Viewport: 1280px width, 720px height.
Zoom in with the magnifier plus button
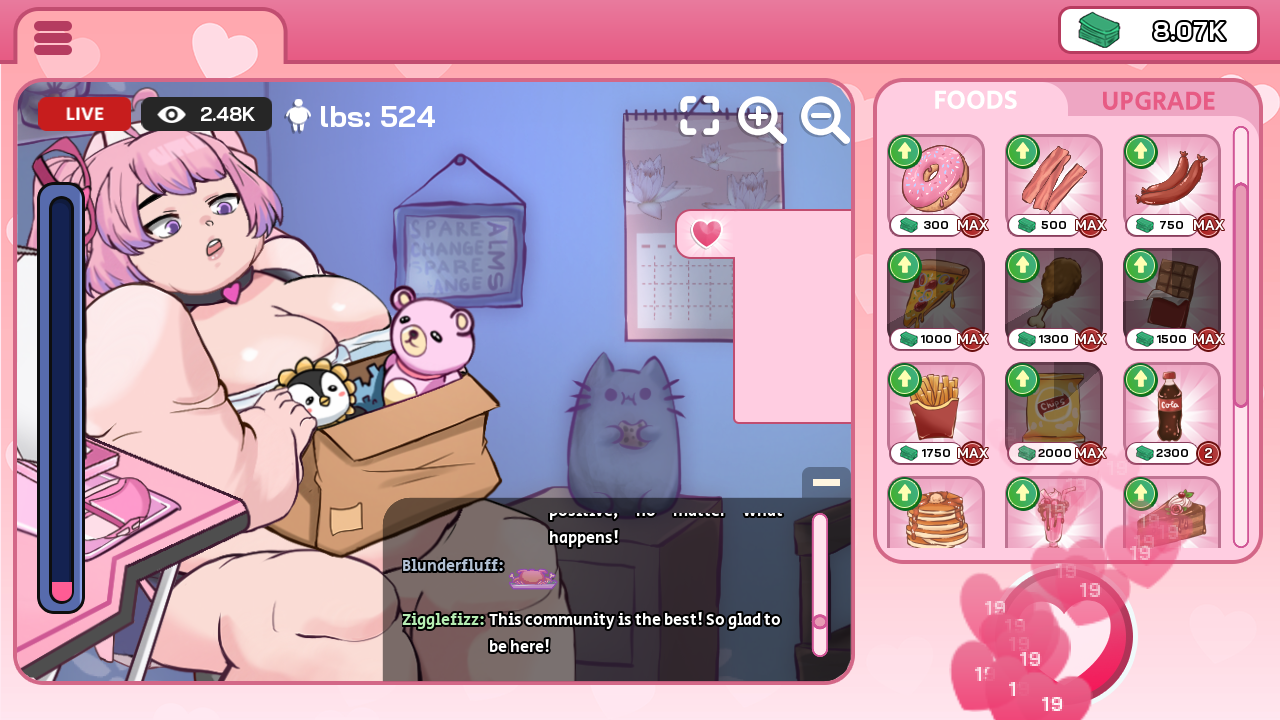[761, 120]
